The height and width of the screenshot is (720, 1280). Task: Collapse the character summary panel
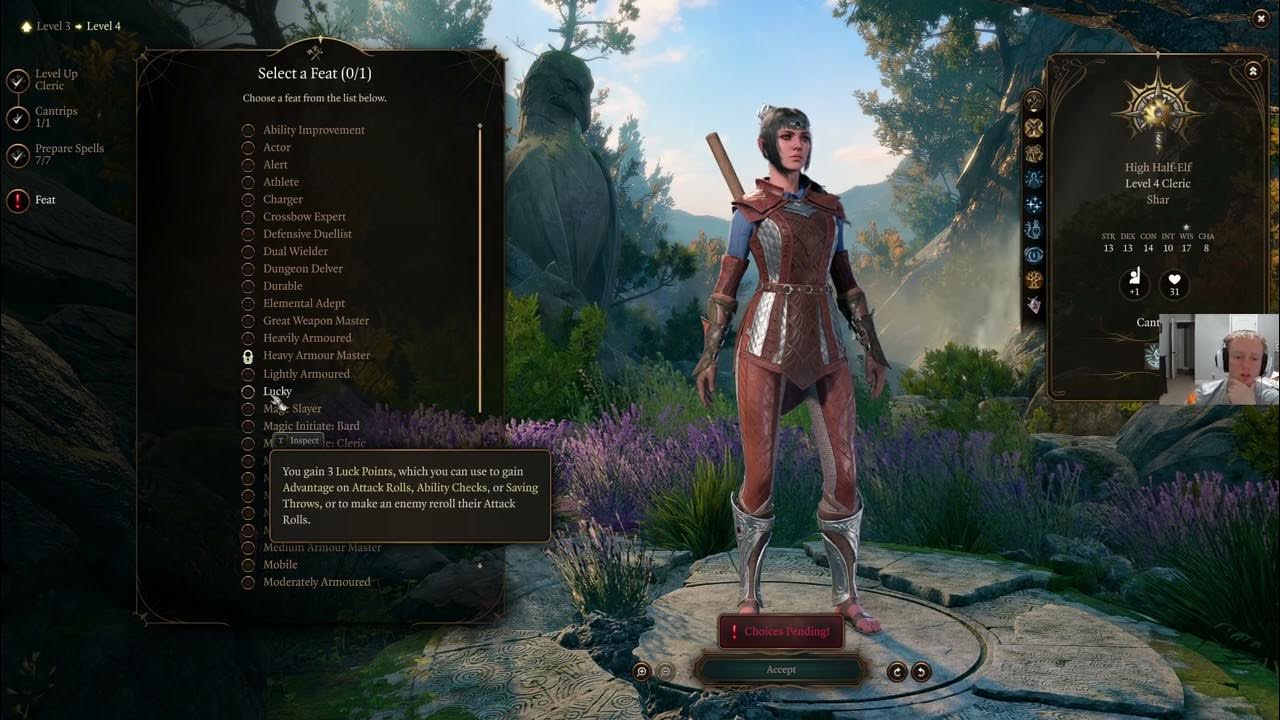coord(1253,71)
